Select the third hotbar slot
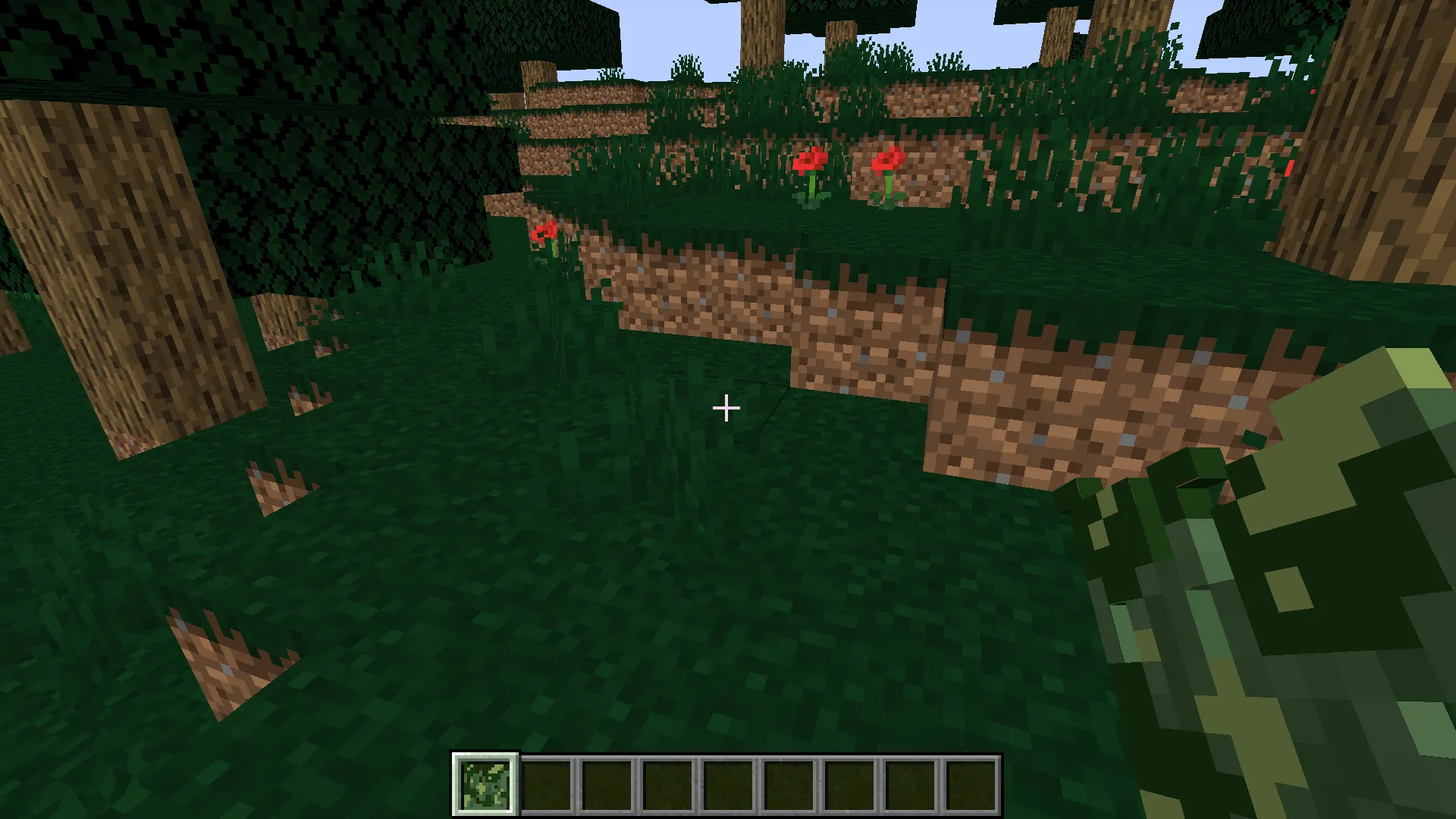The width and height of the screenshot is (1456, 819). (608, 784)
